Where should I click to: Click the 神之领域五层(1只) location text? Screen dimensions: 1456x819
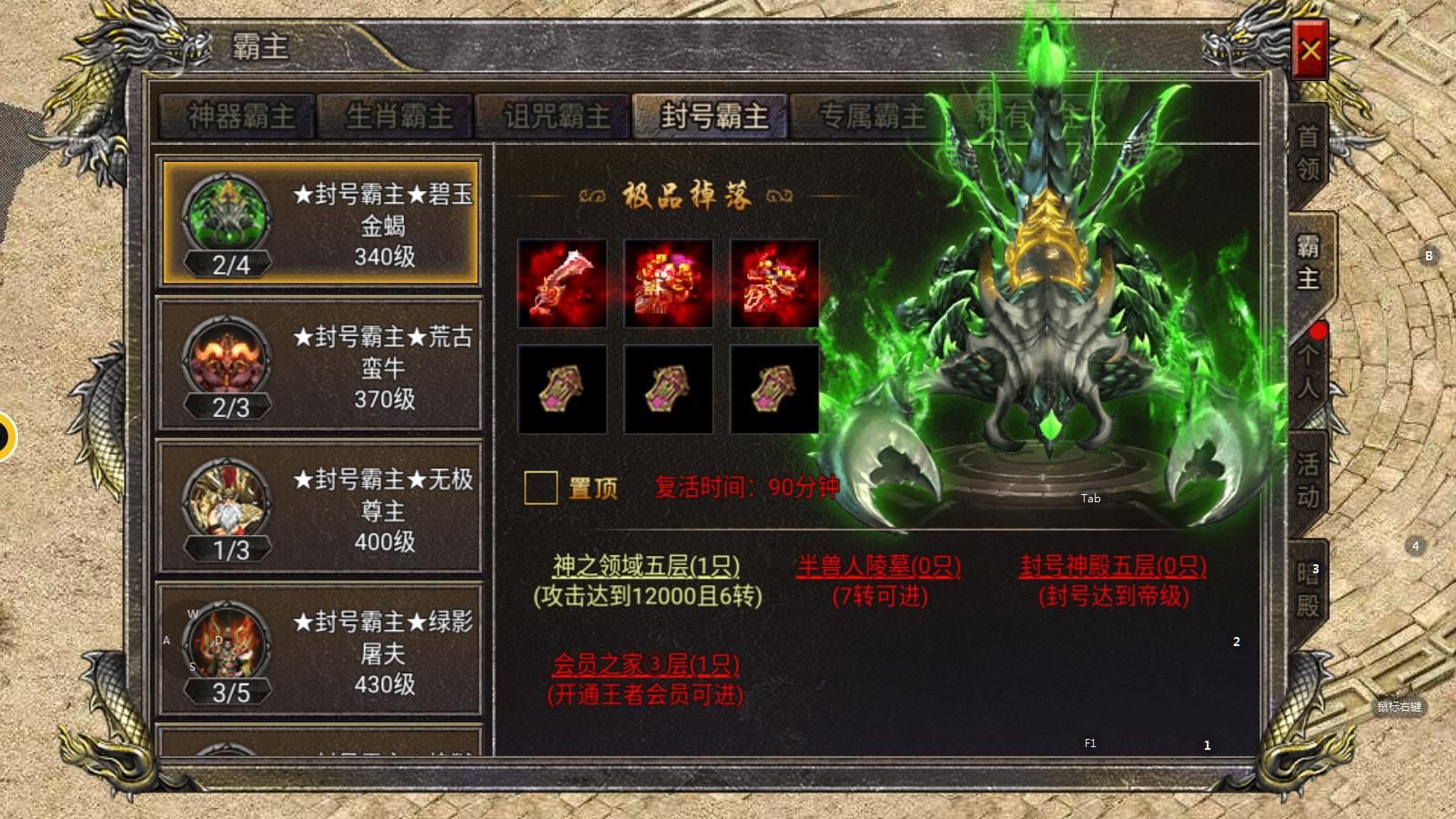point(648,566)
